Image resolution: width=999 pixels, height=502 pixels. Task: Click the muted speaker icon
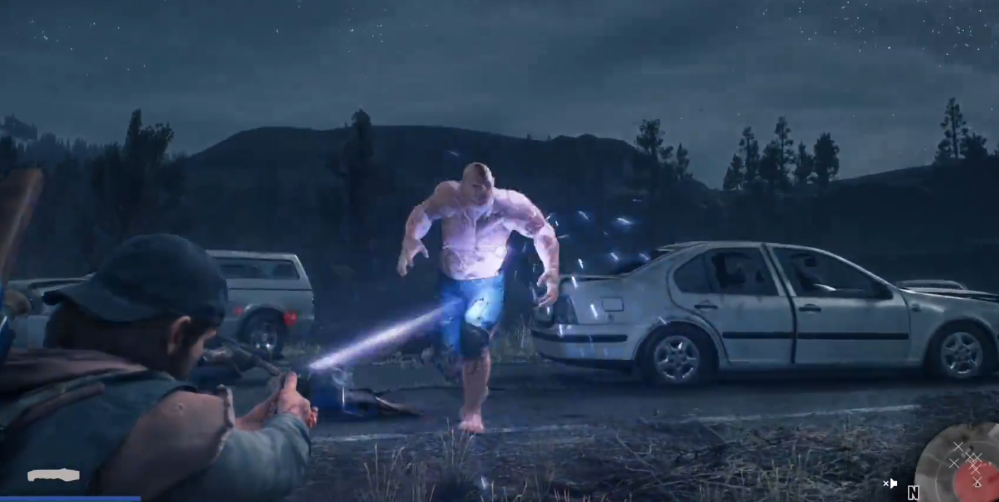(x=890, y=484)
